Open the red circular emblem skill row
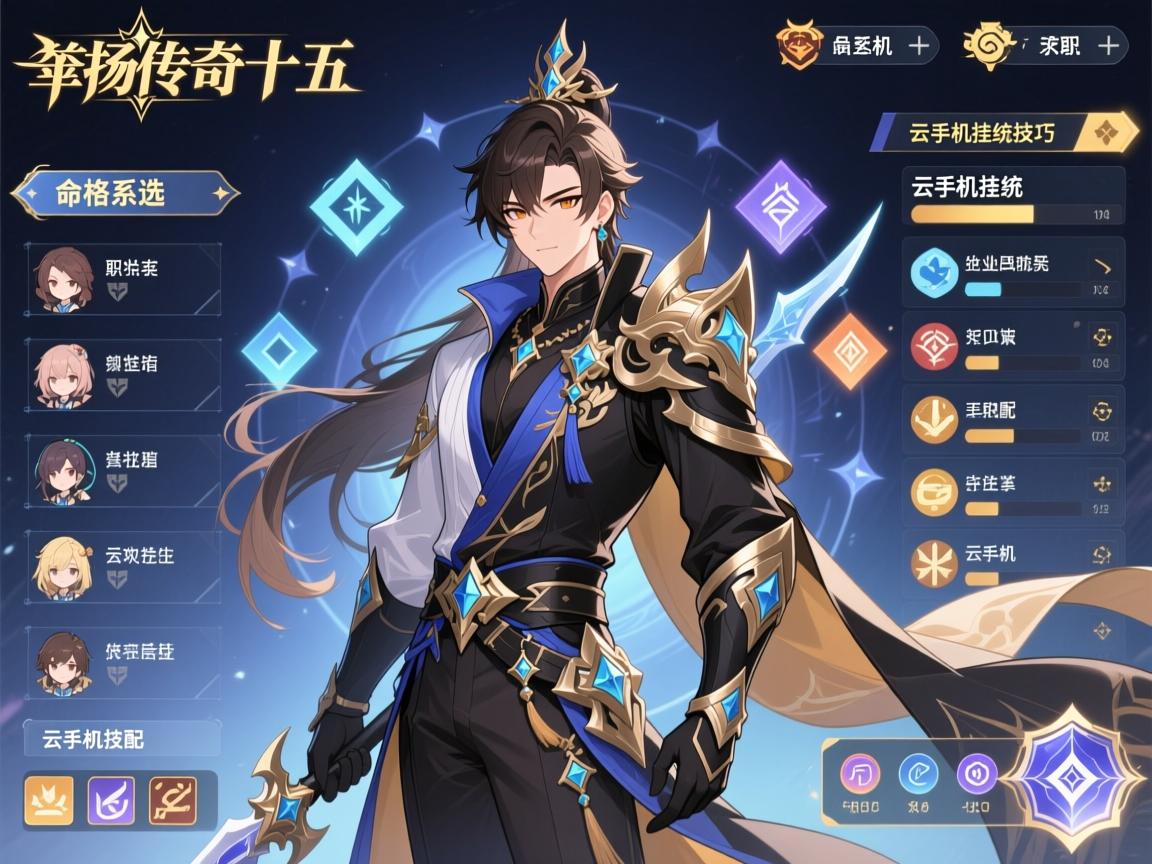The width and height of the screenshot is (1152, 864). pyautogui.click(x=1012, y=346)
